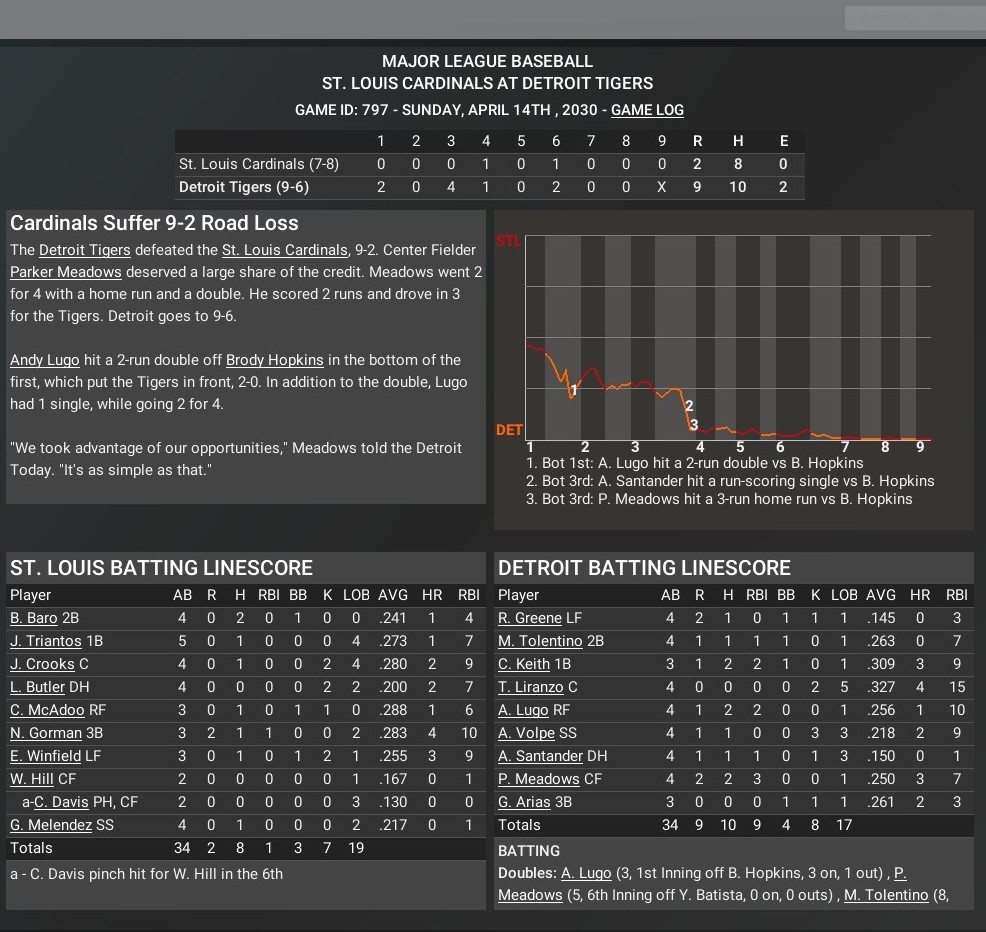This screenshot has width=986, height=932.
Task: Open A. Santander player page
Action: pyautogui.click(x=540, y=756)
